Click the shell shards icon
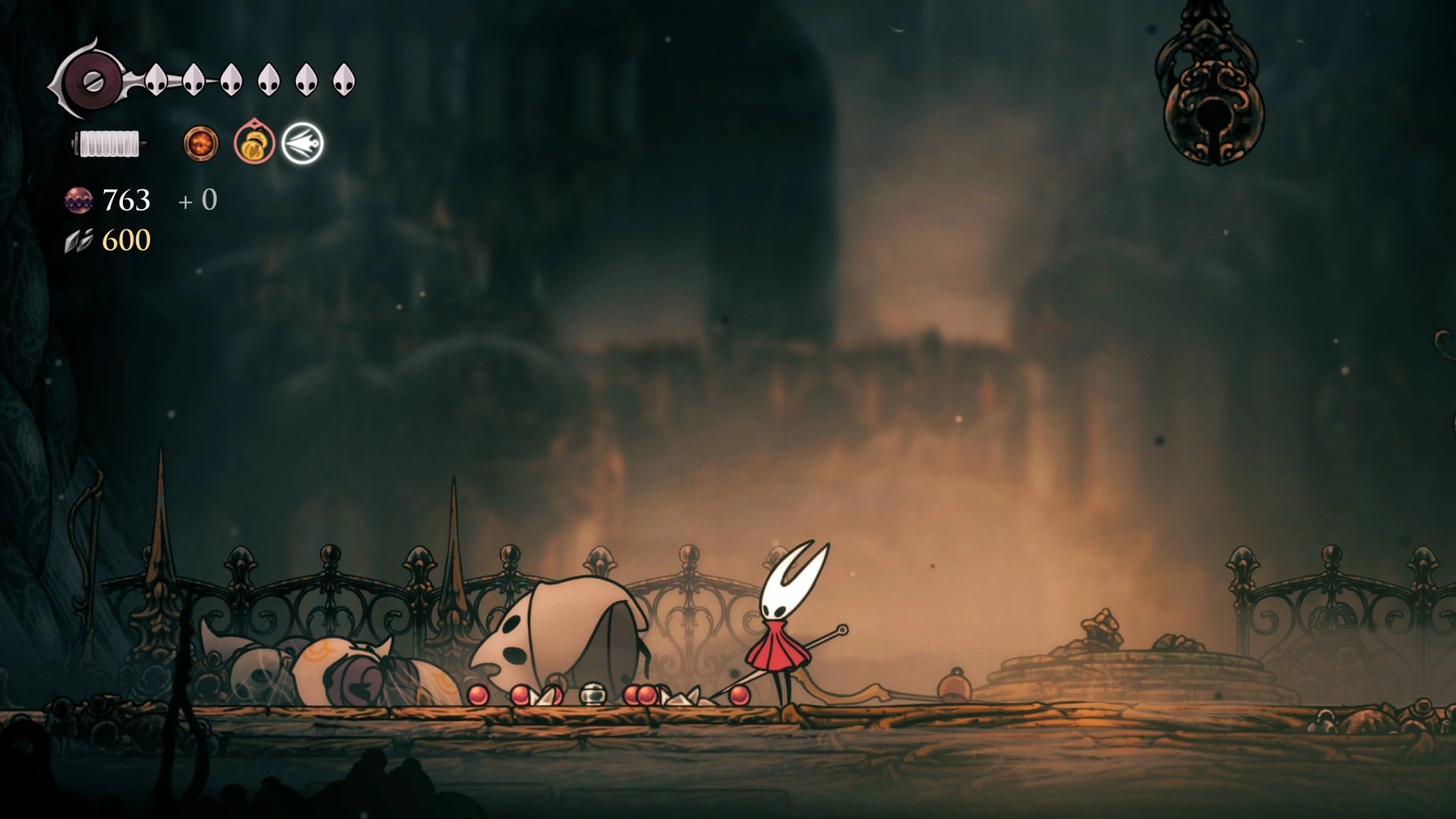1456x819 pixels. pyautogui.click(x=79, y=241)
